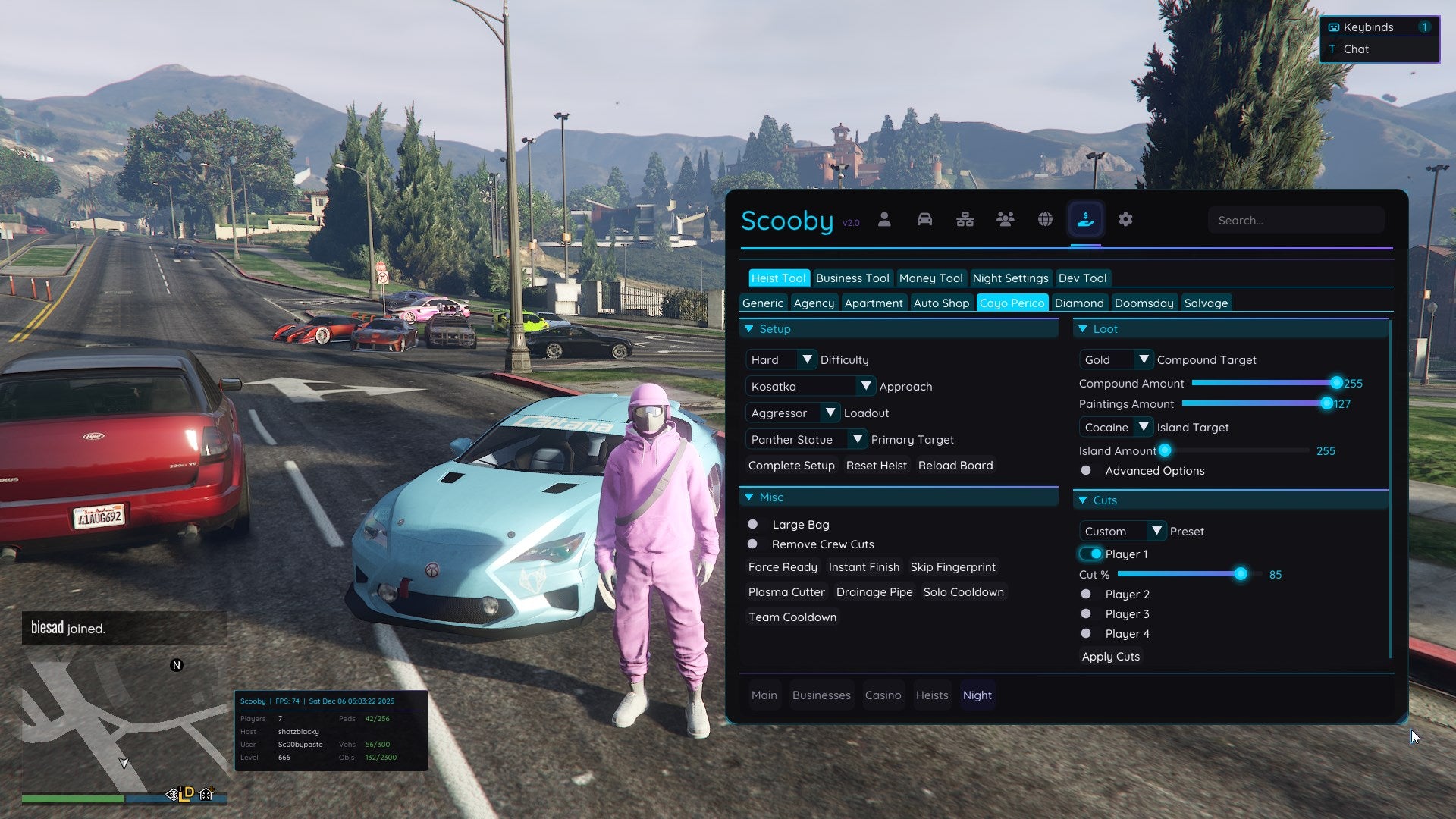Enable Advanced Options under Loot

coord(1085,470)
